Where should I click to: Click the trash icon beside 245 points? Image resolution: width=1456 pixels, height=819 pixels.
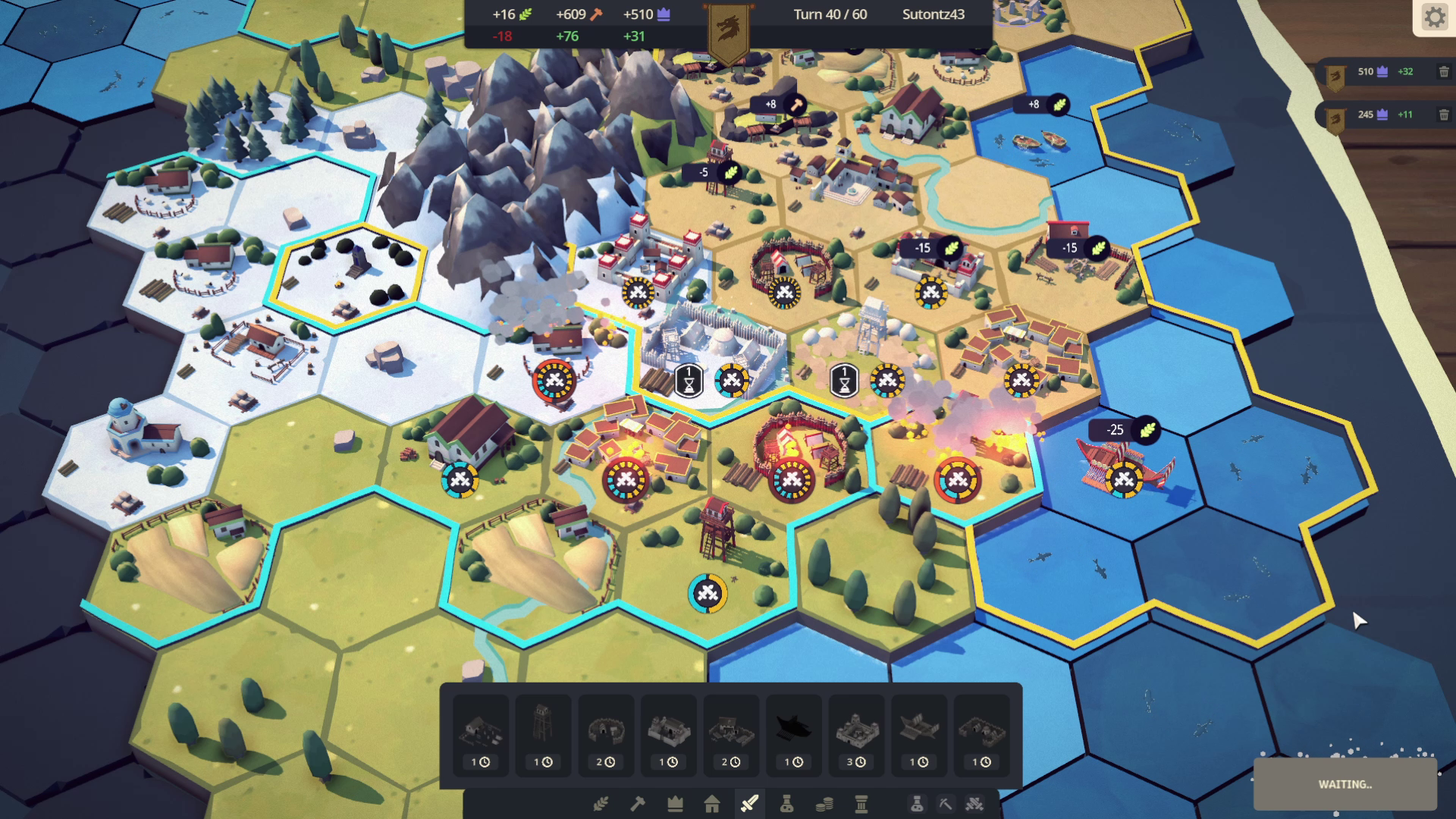1444,115
